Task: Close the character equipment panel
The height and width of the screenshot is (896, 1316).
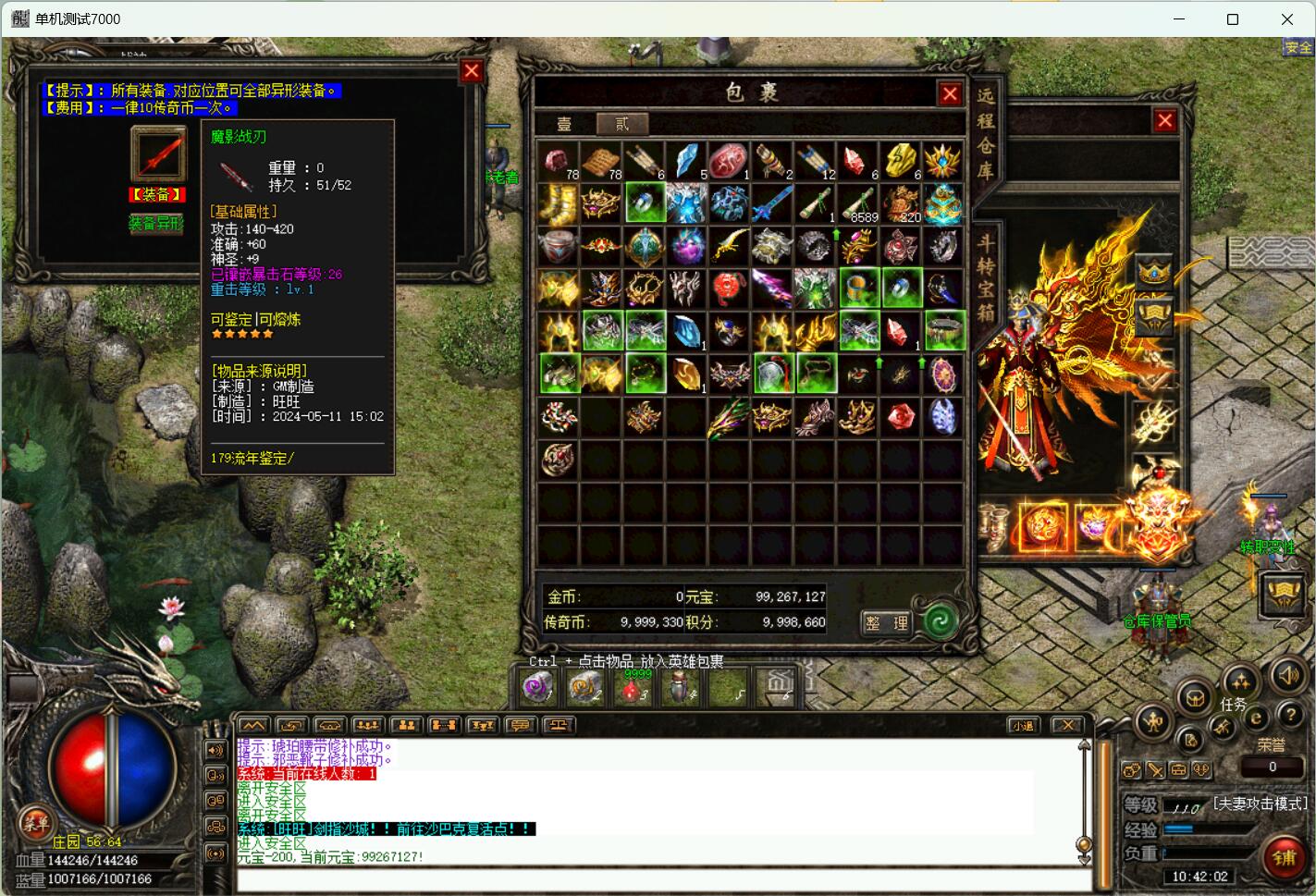Action: (1164, 120)
